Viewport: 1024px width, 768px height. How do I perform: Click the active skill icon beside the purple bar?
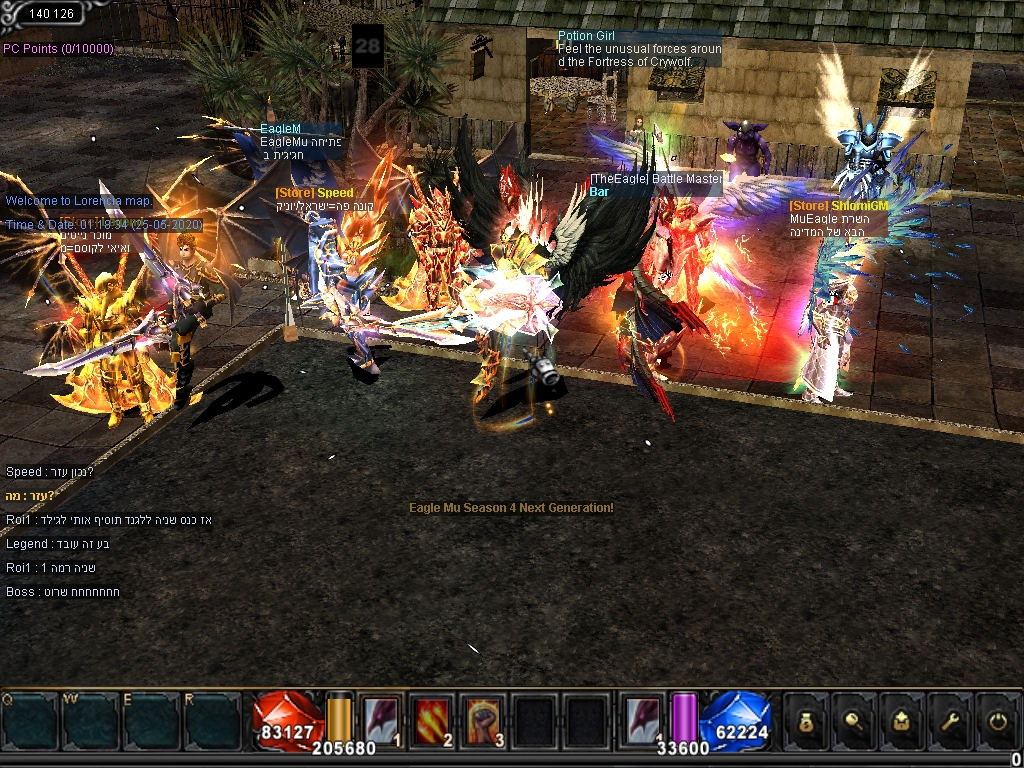(x=641, y=720)
